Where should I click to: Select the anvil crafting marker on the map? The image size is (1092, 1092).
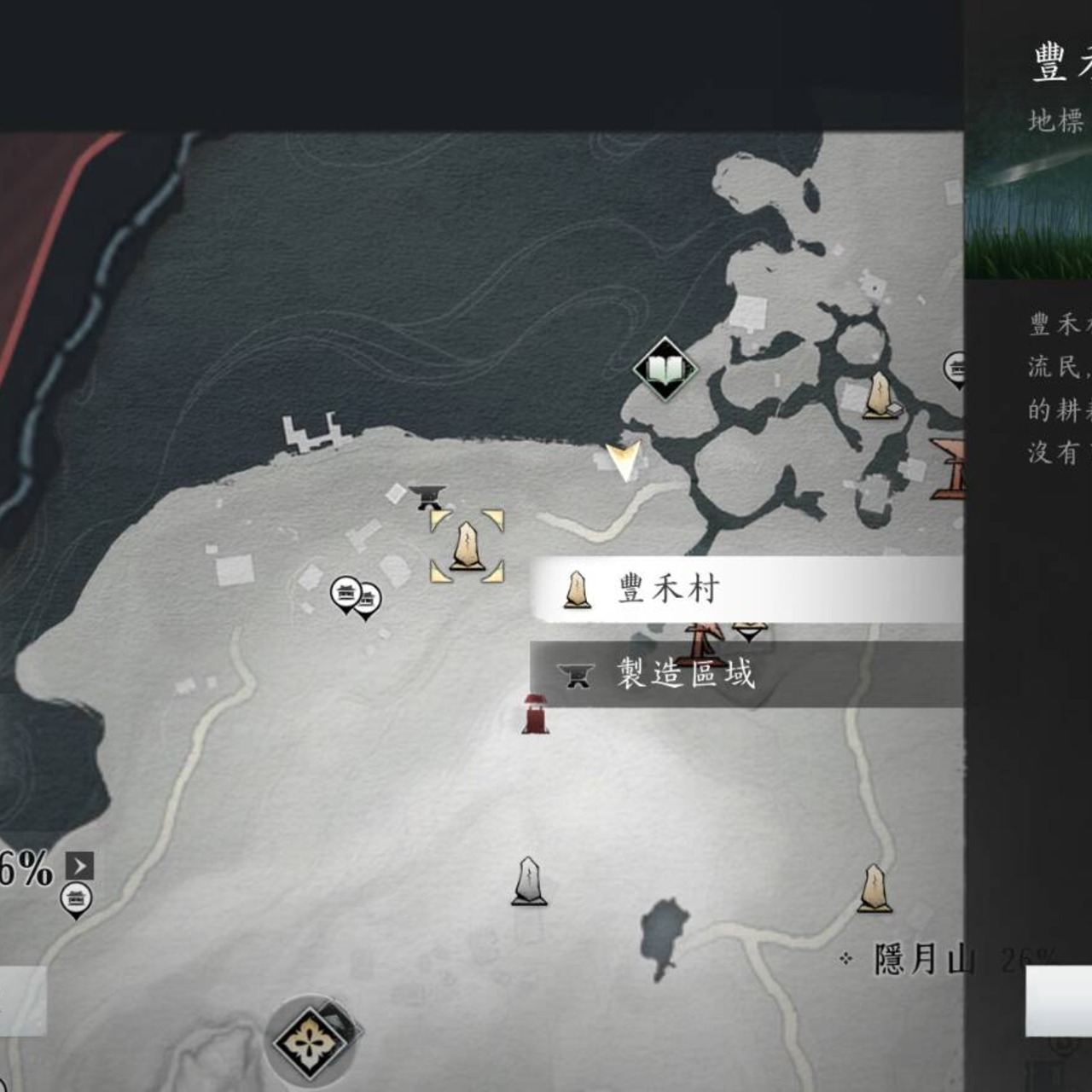coord(427,496)
